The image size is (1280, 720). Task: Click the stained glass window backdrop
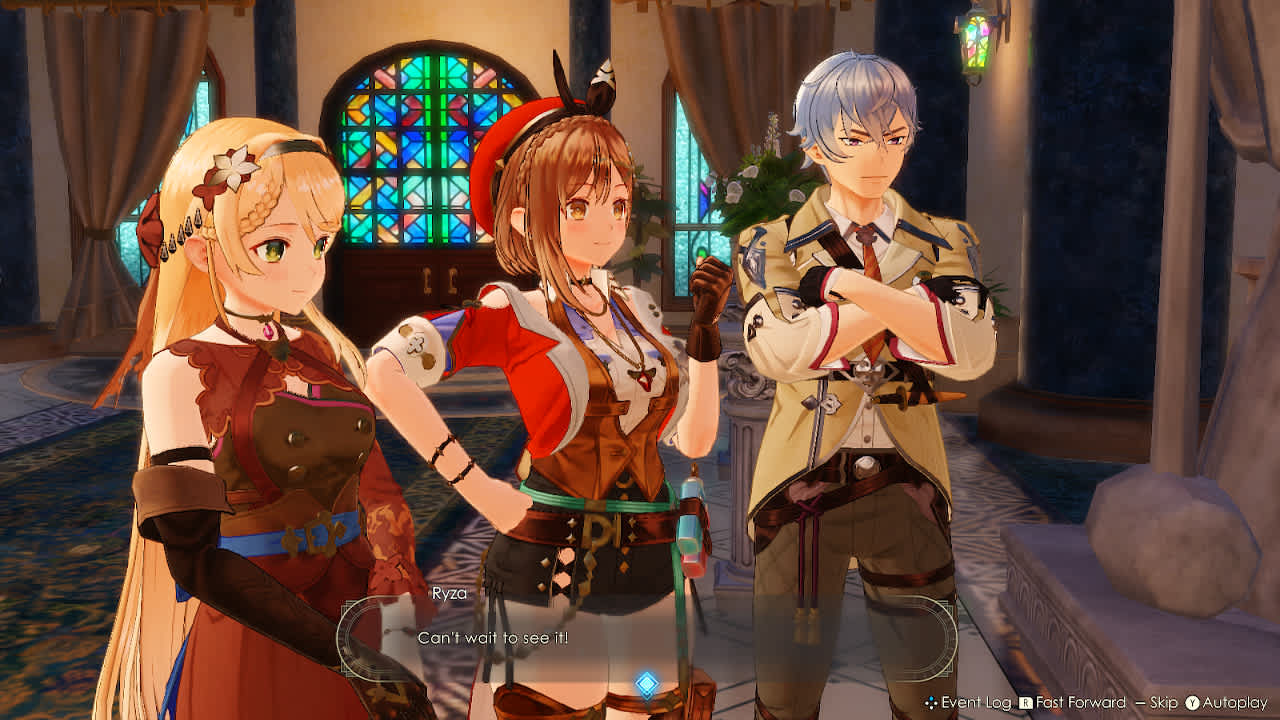pos(420,150)
